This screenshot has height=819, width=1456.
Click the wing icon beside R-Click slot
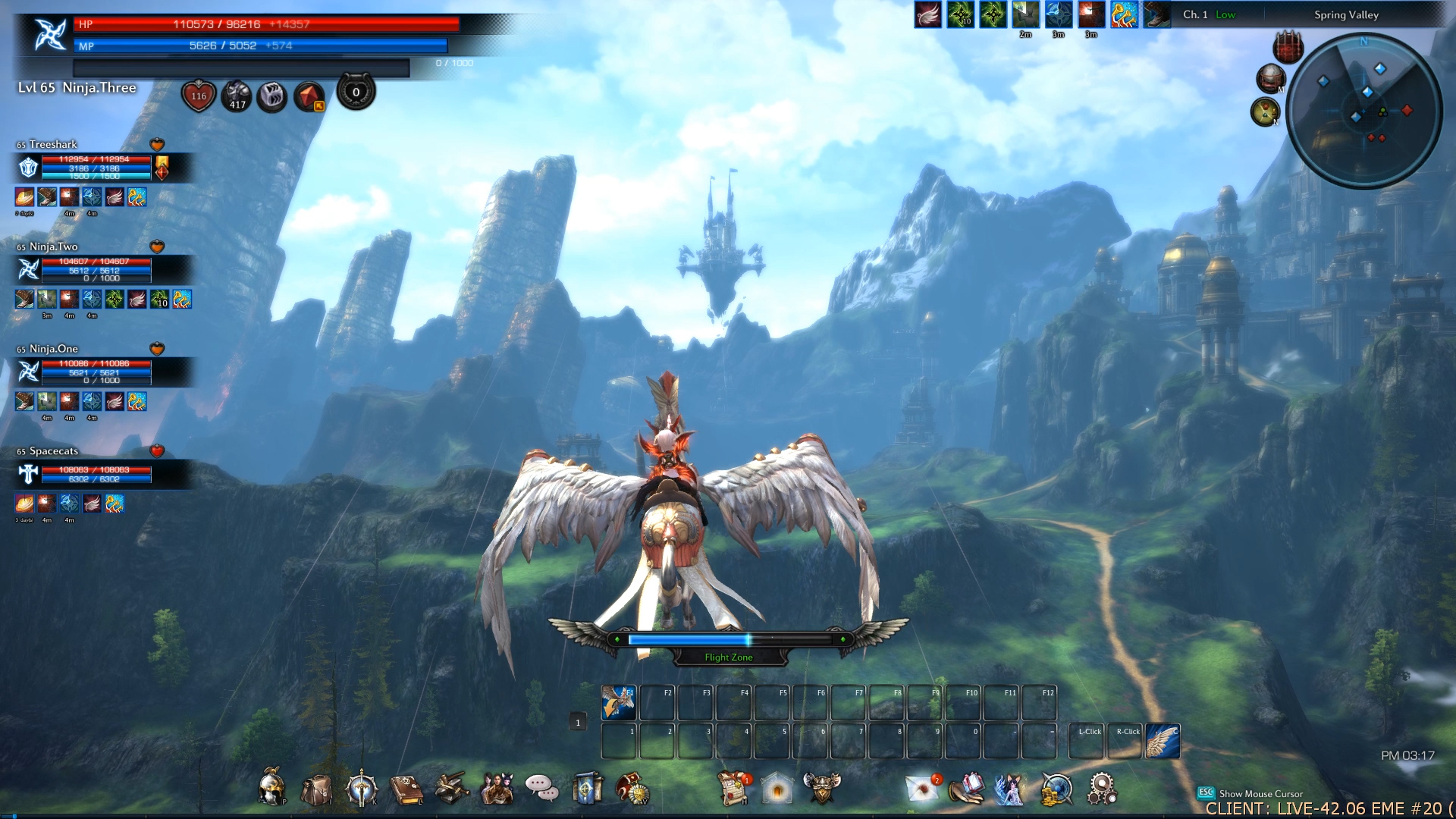(1163, 742)
